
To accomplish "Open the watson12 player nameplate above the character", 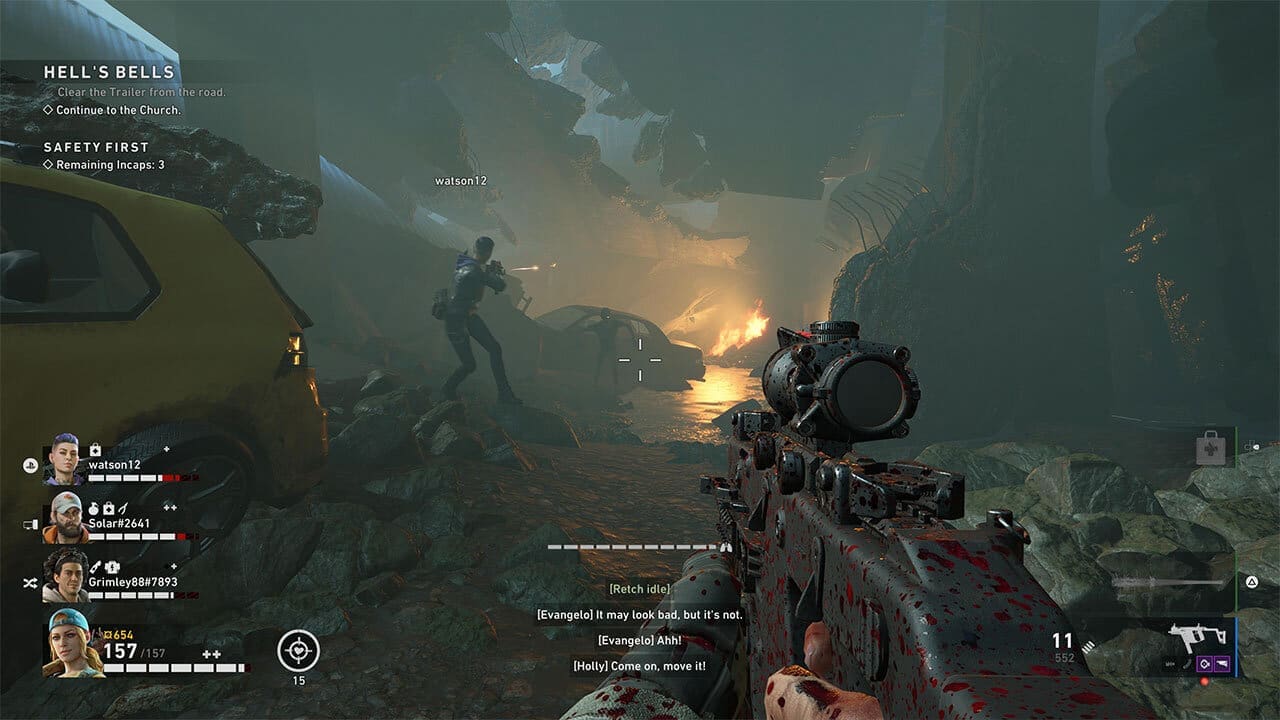I will [x=461, y=183].
